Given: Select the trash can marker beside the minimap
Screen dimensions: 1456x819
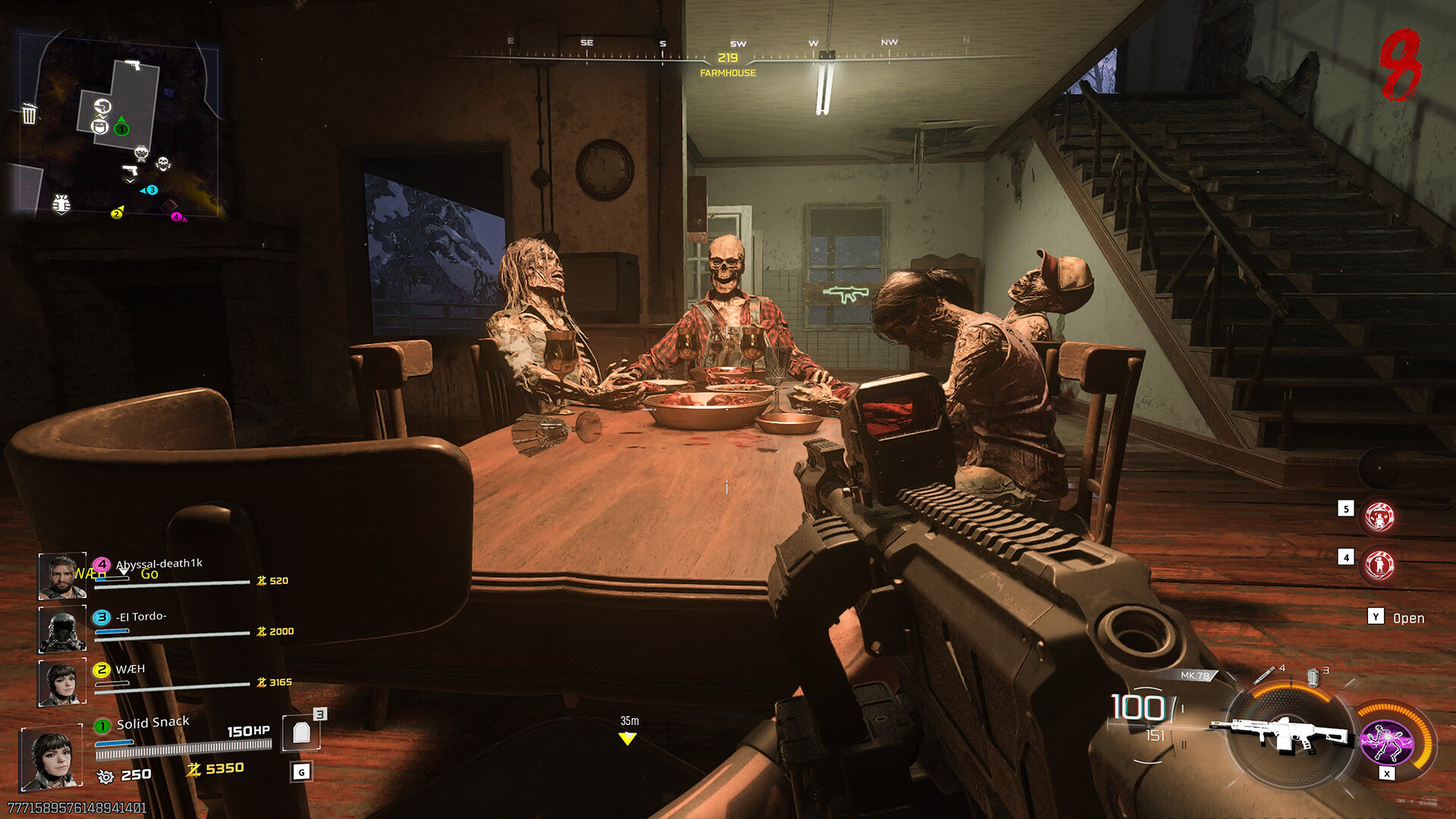Looking at the screenshot, I should 29,114.
